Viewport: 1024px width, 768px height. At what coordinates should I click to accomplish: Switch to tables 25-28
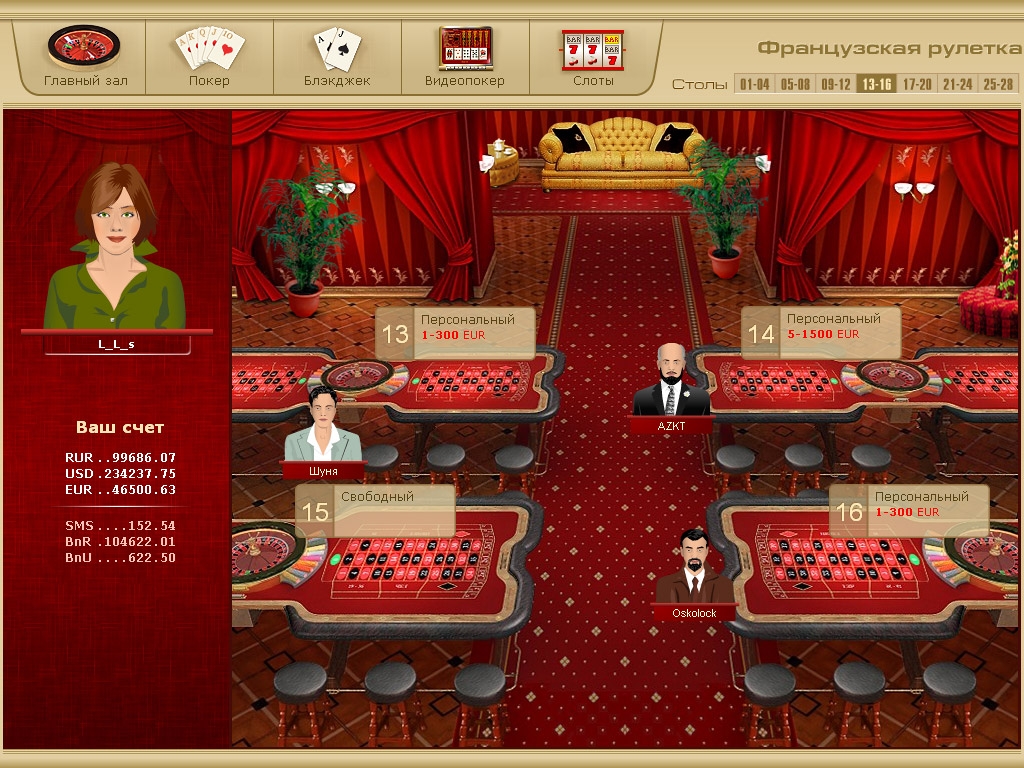click(x=997, y=84)
